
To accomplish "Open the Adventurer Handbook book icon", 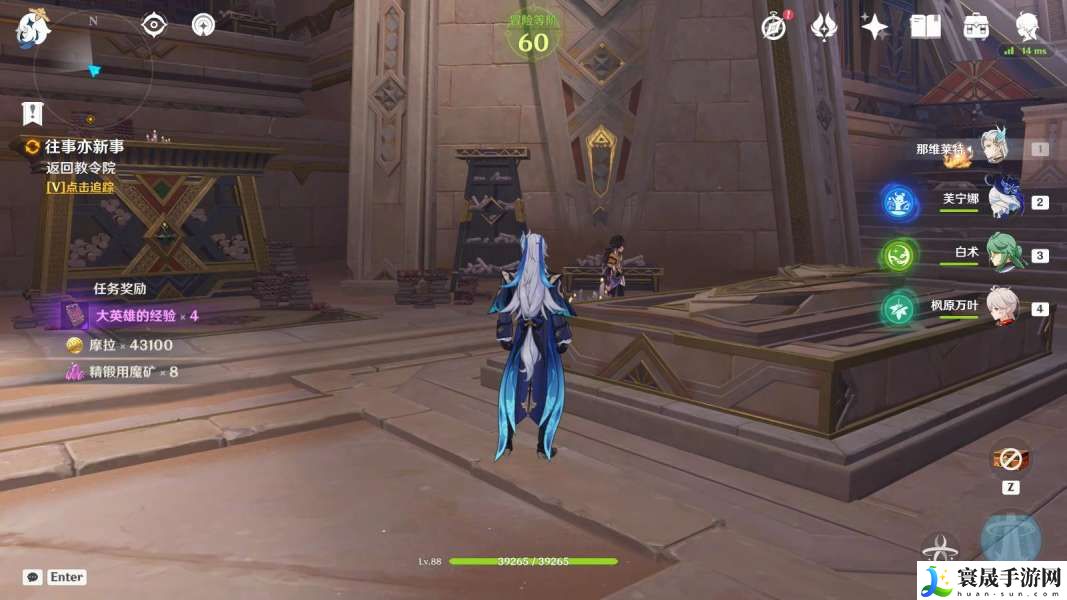I will (x=925, y=27).
